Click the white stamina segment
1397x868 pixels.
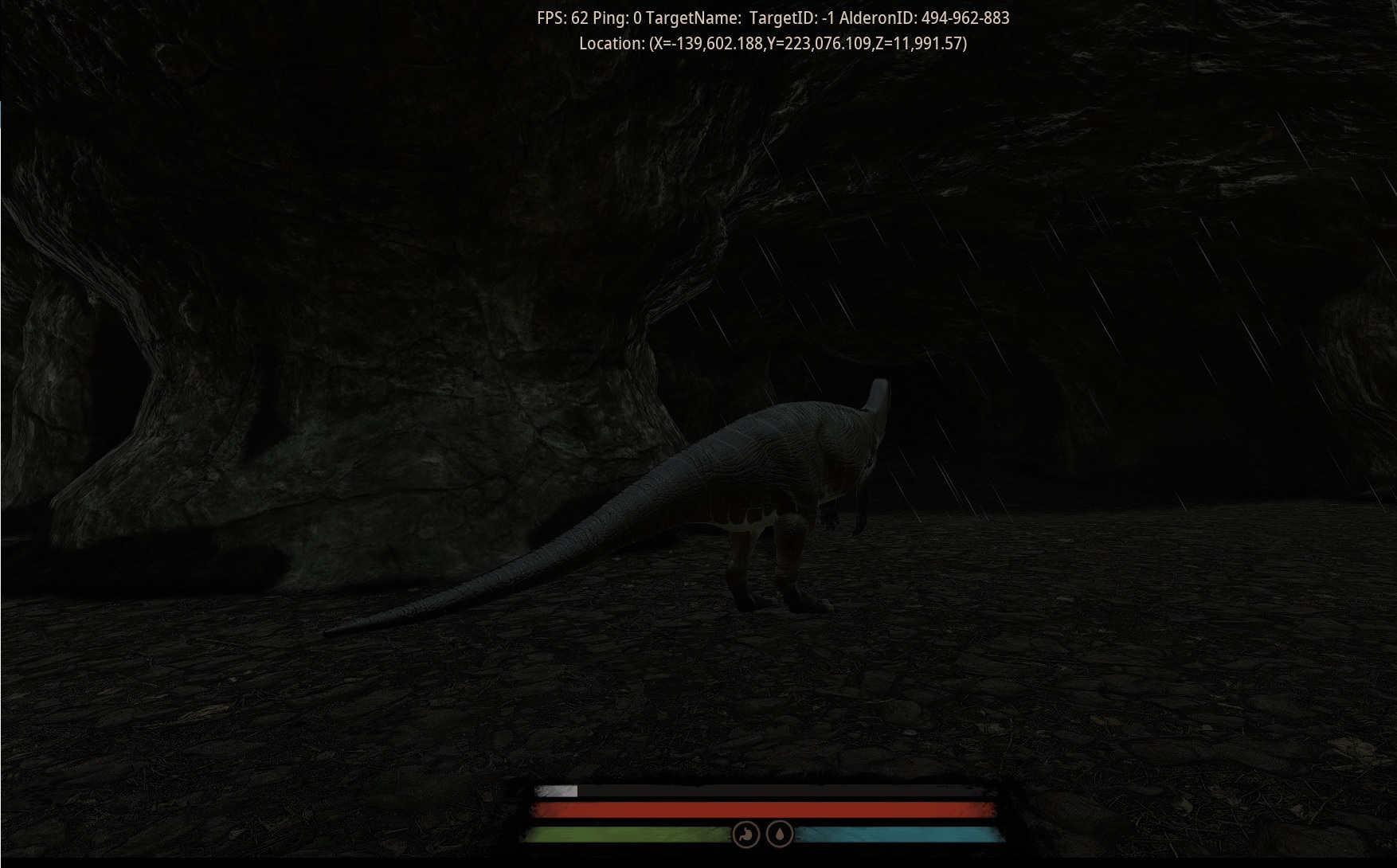pyautogui.click(x=558, y=792)
